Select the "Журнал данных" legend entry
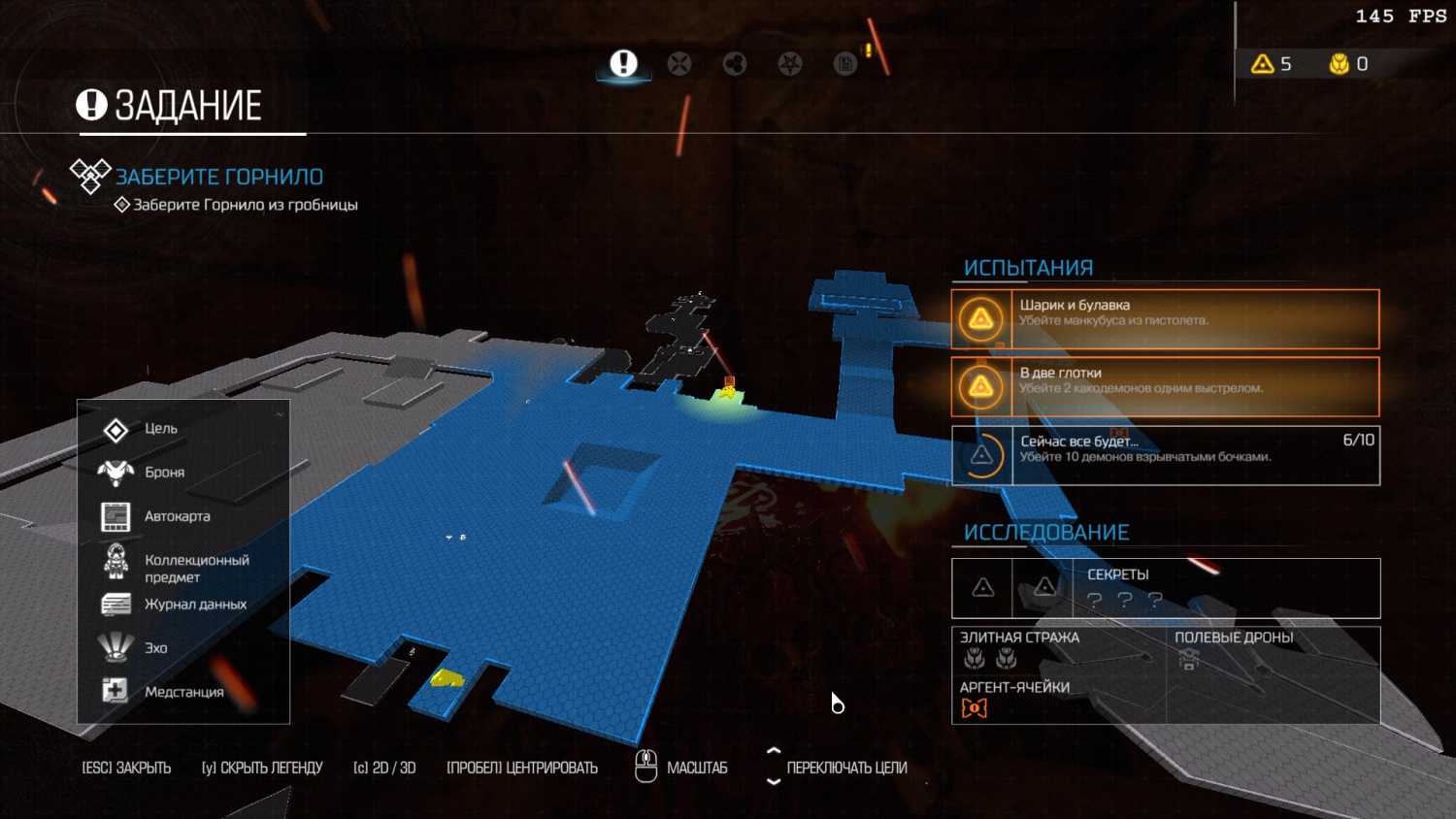Image resolution: width=1456 pixels, height=819 pixels. point(195,605)
